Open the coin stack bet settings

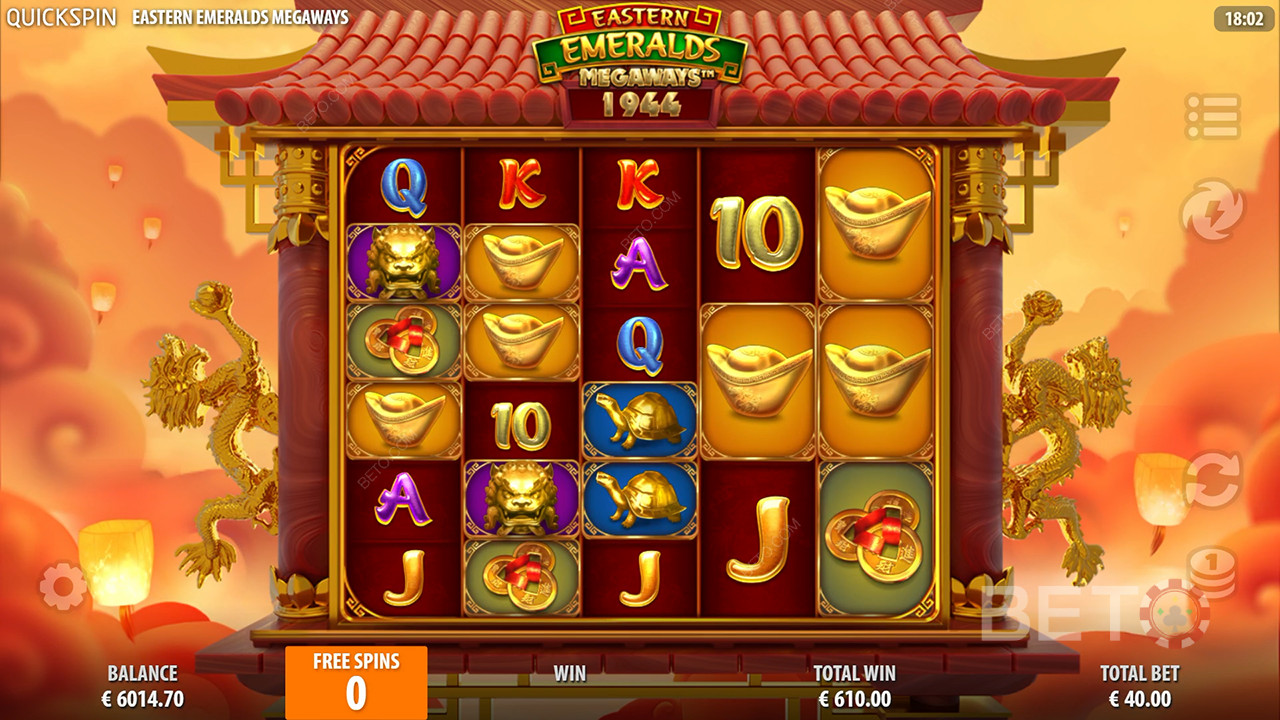pyautogui.click(x=1212, y=572)
